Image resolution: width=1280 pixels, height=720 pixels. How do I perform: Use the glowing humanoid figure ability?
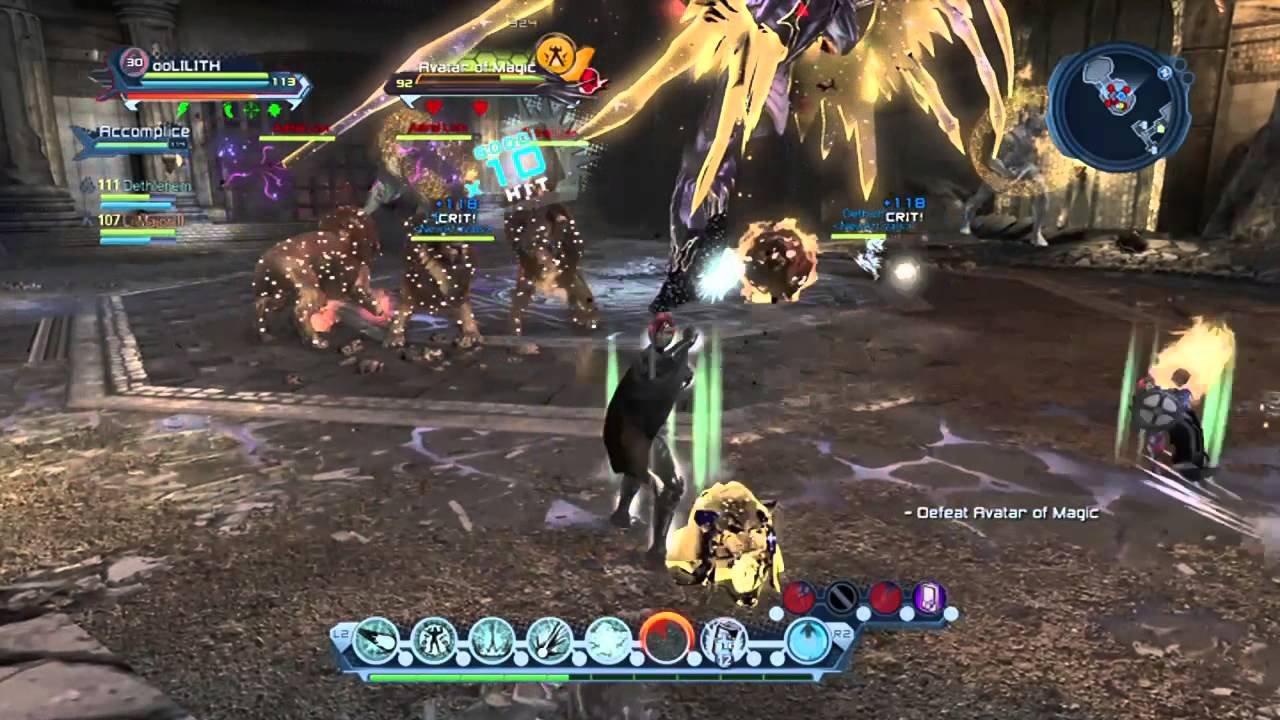(x=434, y=640)
